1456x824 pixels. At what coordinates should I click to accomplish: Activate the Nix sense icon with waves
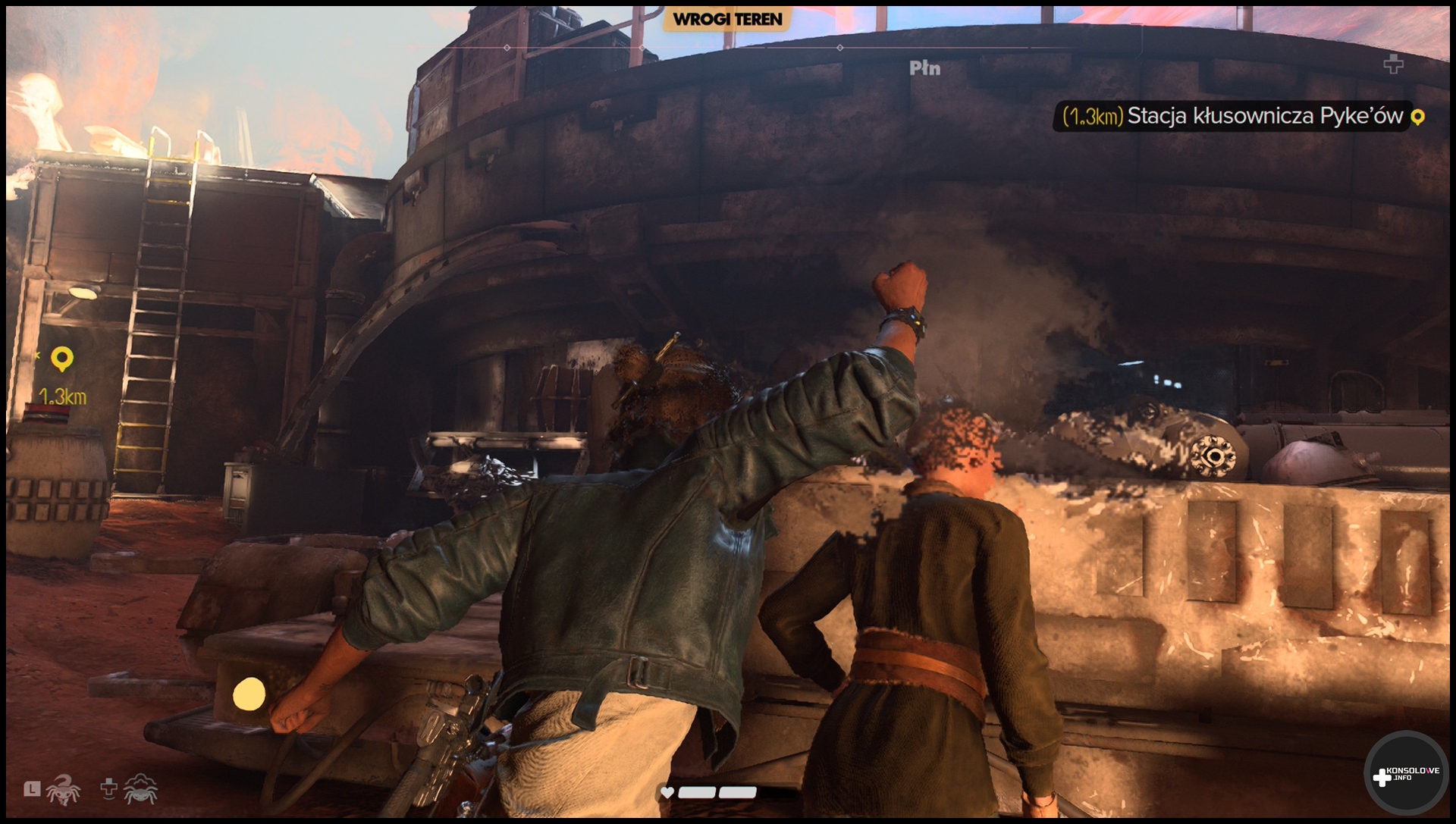140,790
